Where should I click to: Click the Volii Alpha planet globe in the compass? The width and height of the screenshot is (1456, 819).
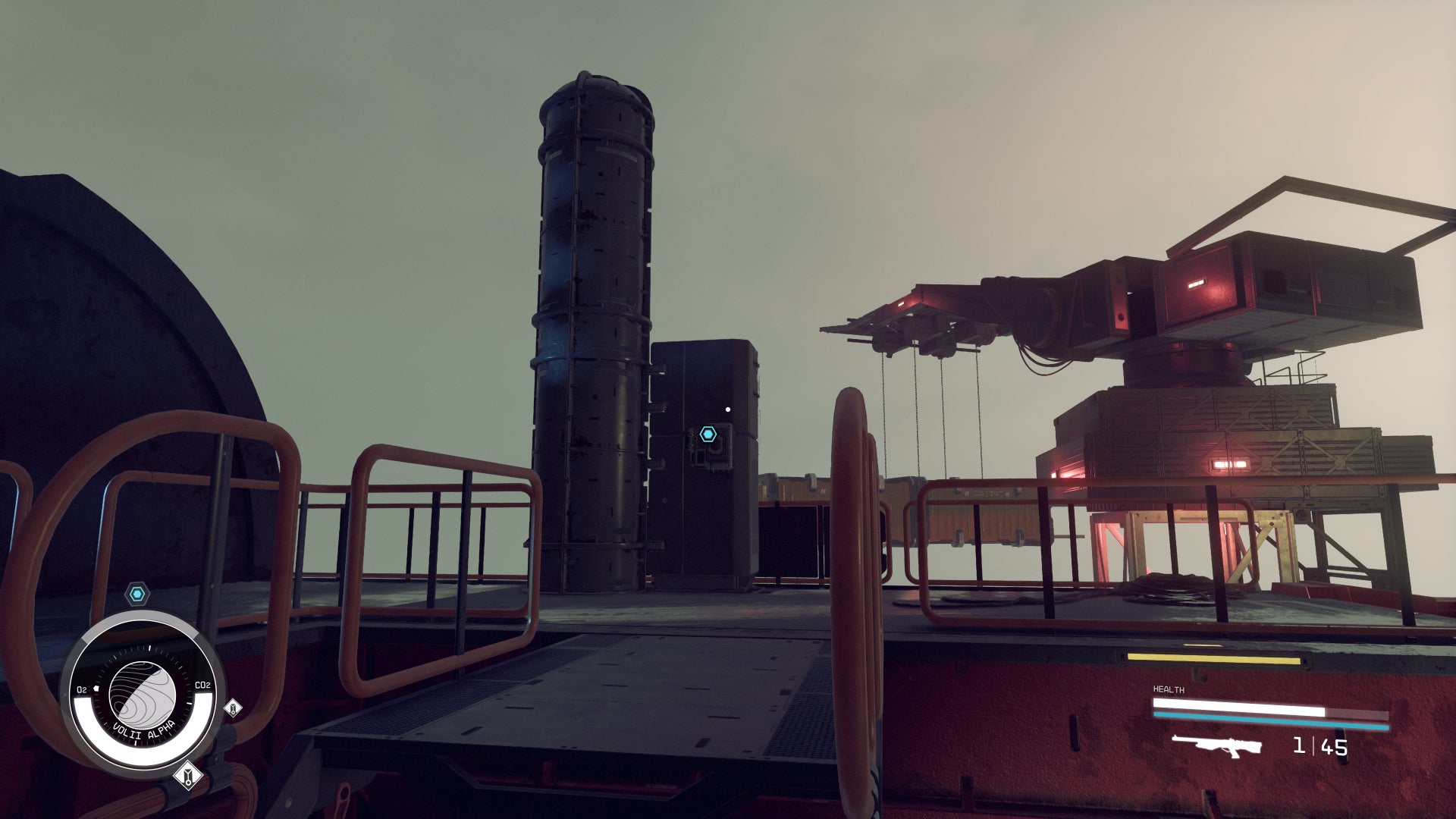(143, 692)
